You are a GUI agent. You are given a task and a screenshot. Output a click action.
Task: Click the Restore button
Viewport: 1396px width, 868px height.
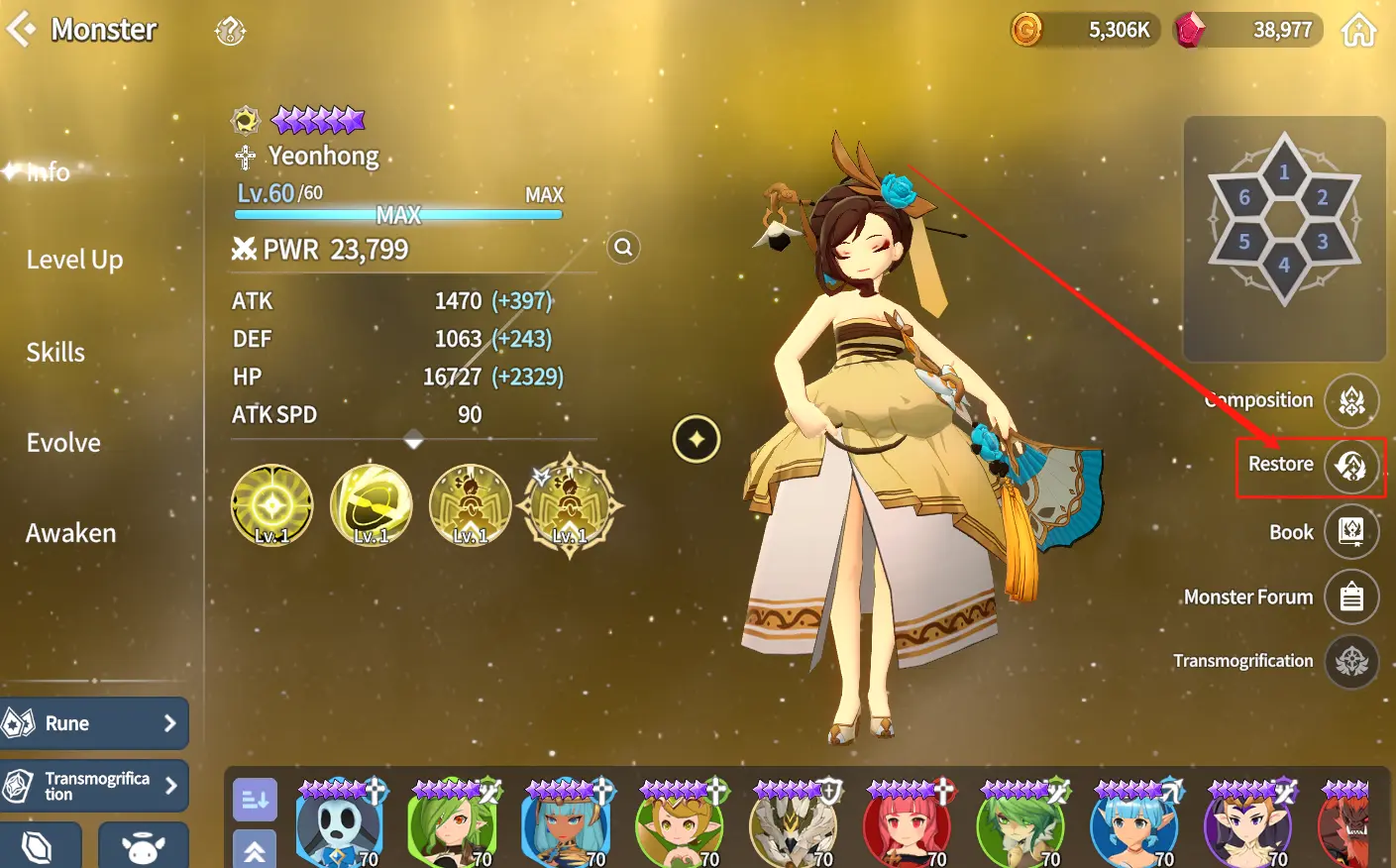pyautogui.click(x=1351, y=466)
